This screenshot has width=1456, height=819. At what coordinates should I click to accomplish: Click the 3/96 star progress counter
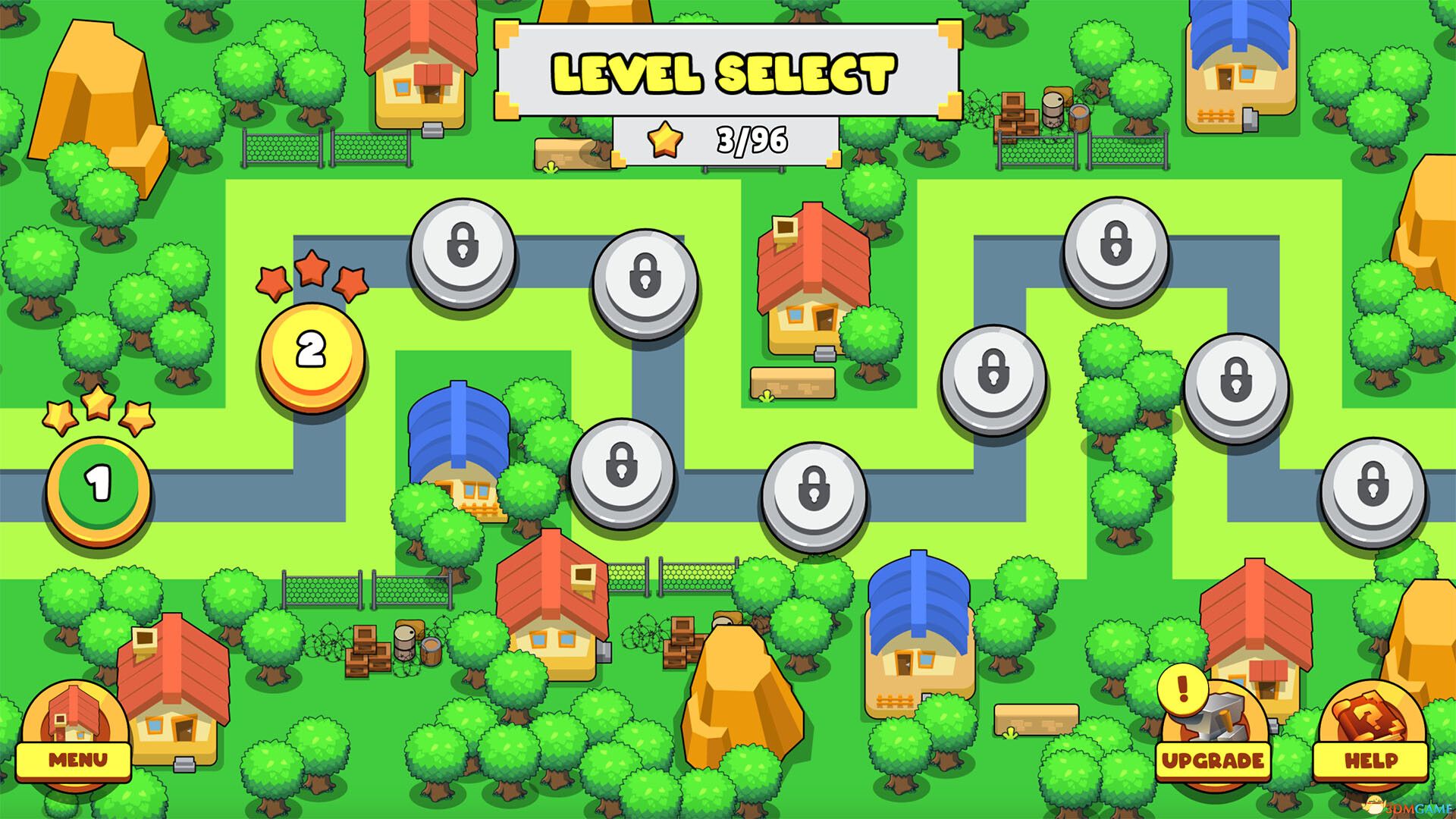[751, 140]
